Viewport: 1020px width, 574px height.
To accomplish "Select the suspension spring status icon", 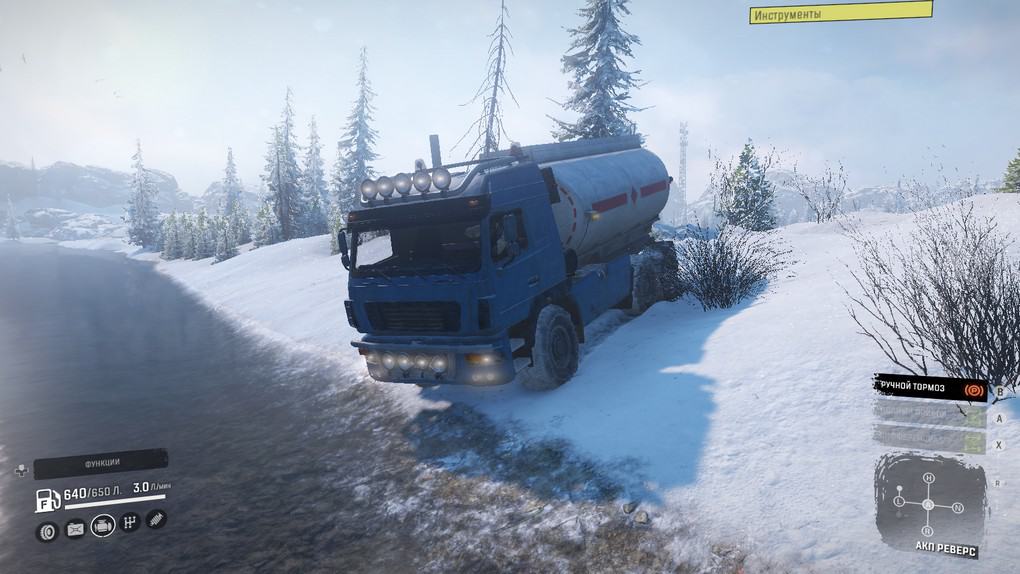I will 156,519.
